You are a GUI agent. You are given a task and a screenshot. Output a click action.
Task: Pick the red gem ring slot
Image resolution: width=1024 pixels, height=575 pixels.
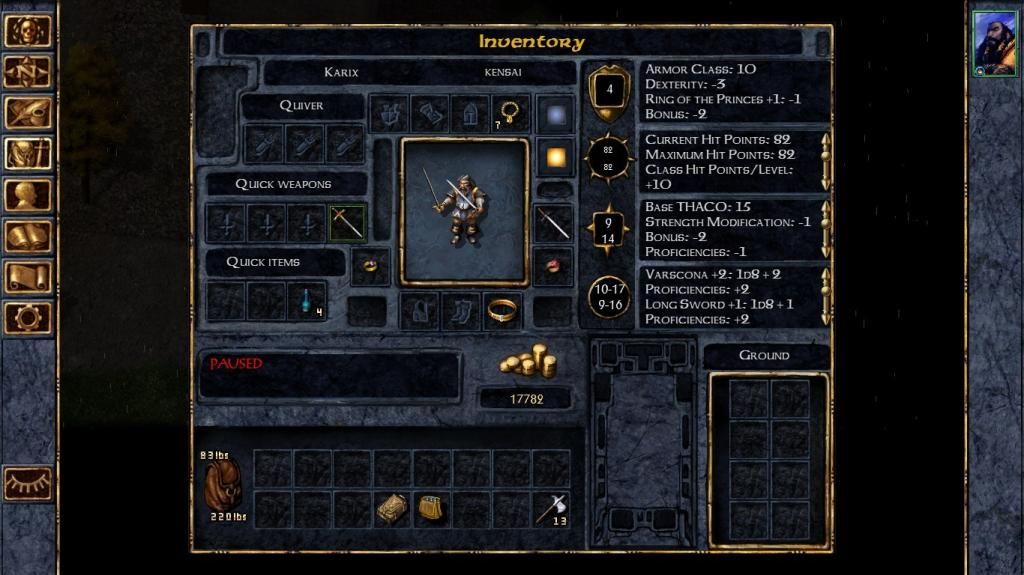click(553, 265)
